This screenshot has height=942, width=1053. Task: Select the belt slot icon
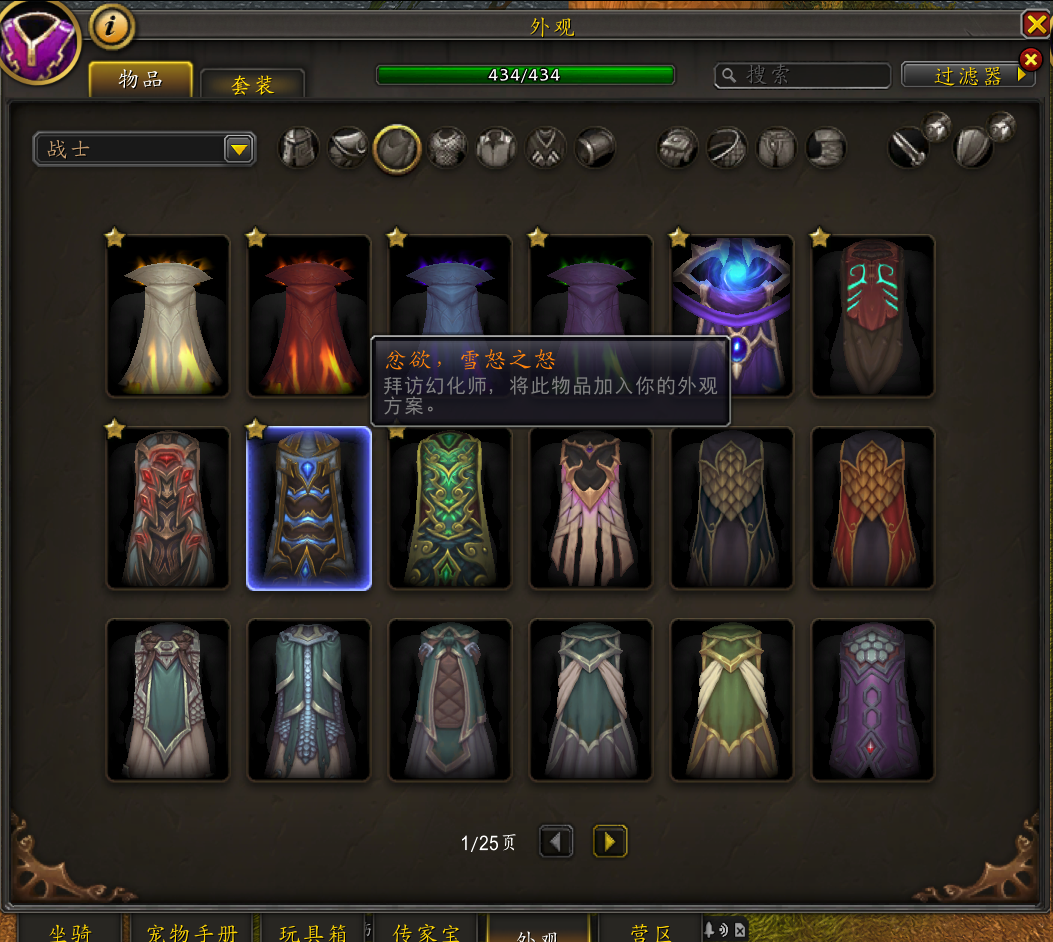(727, 148)
